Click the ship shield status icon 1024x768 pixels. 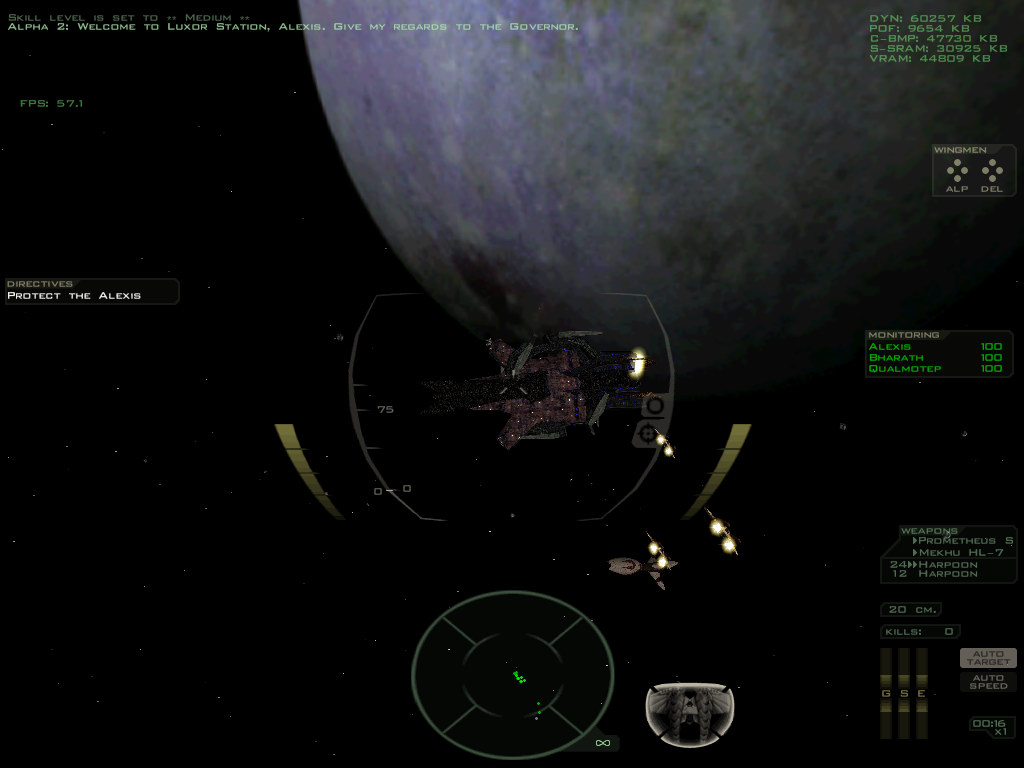click(689, 713)
